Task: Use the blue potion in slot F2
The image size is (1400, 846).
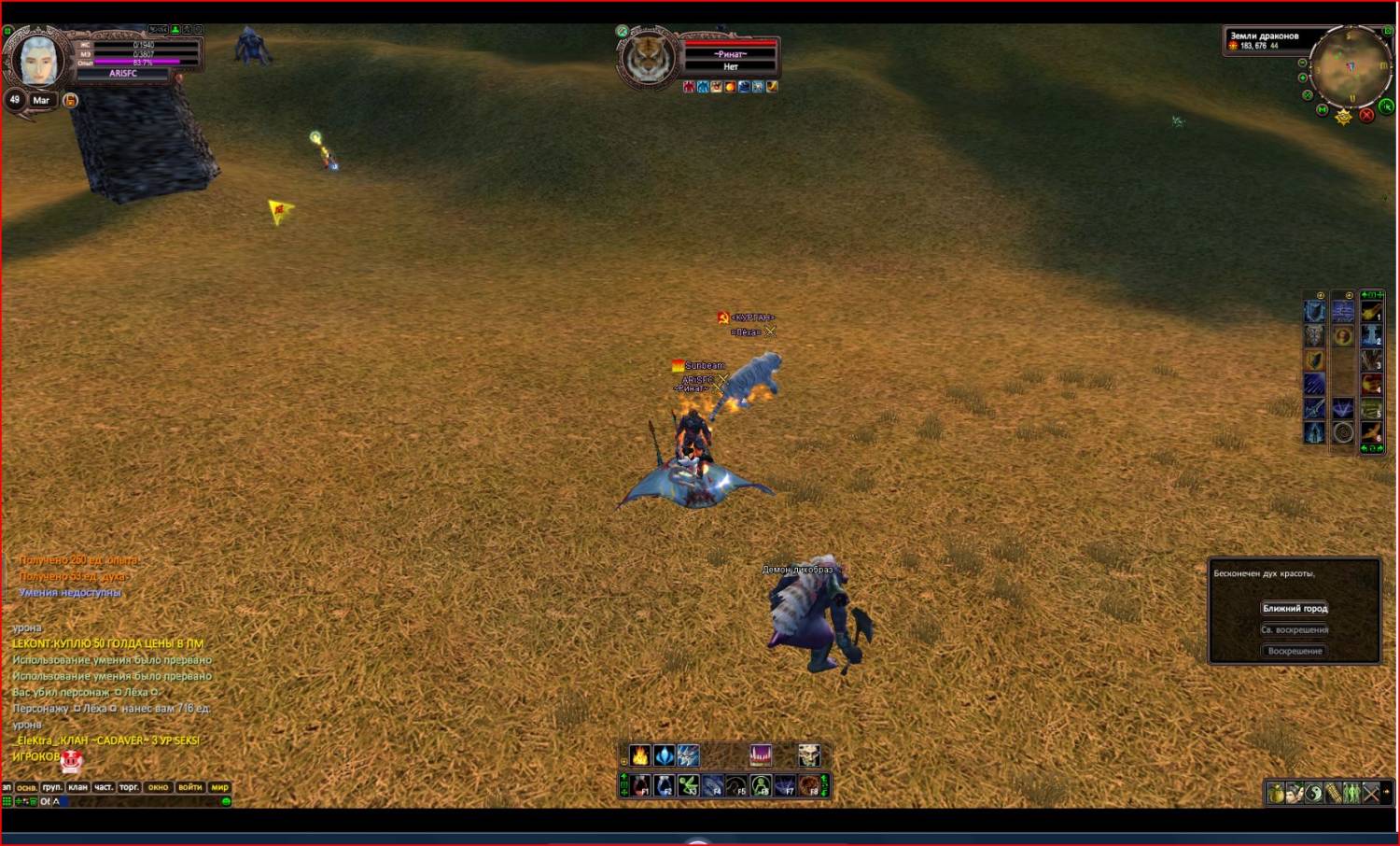Action: pyautogui.click(x=664, y=786)
